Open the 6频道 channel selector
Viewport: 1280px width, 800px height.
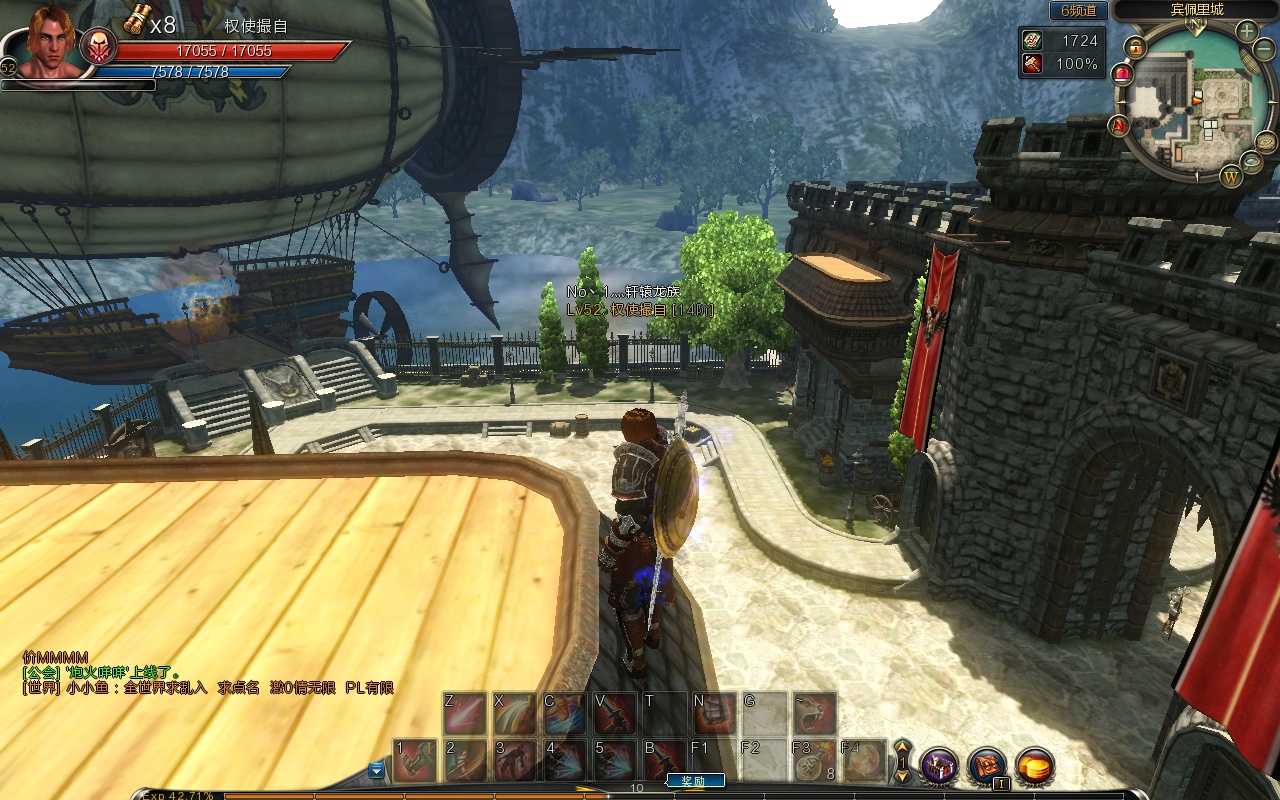click(x=1078, y=11)
